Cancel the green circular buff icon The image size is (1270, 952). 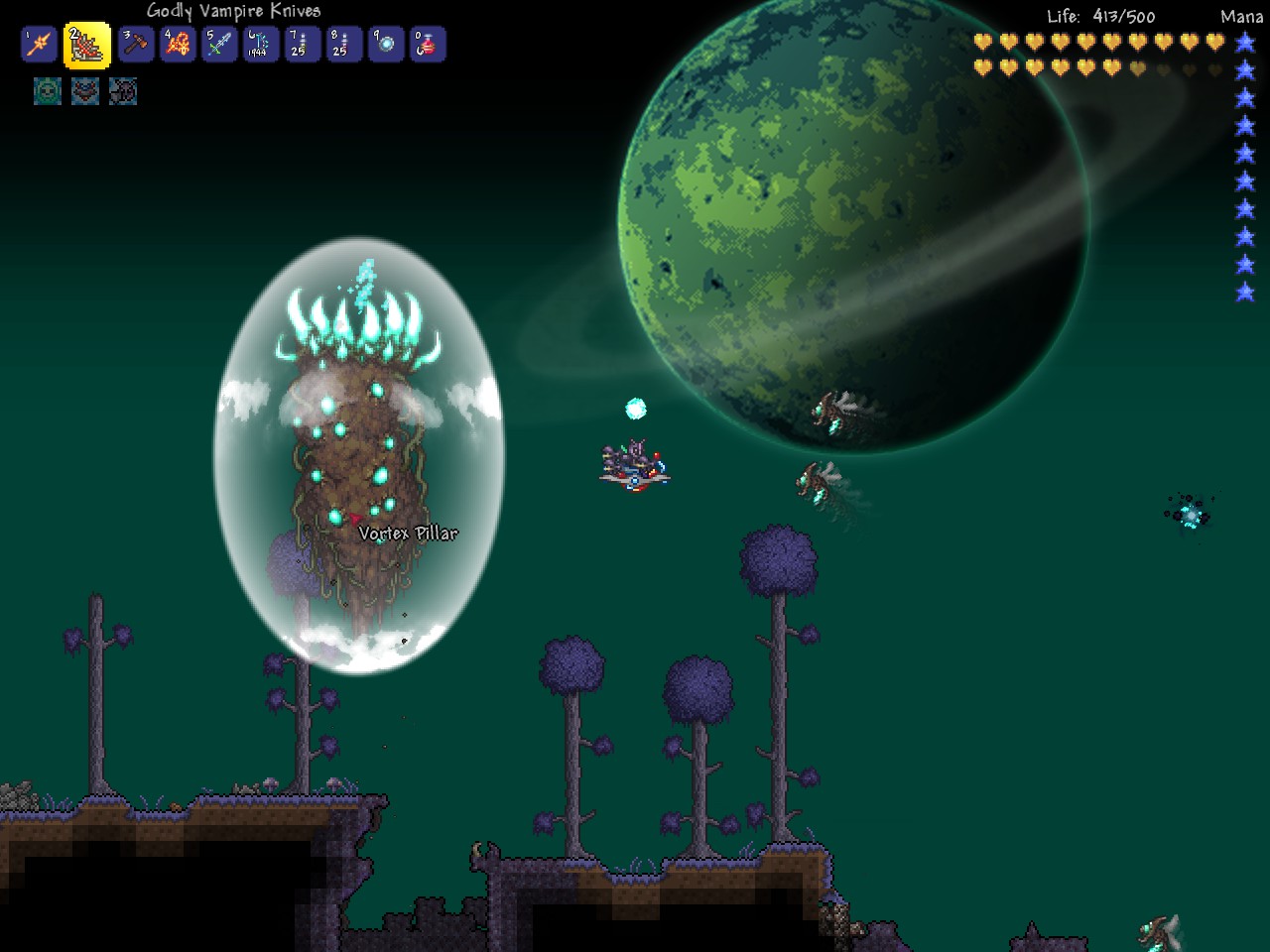tap(46, 92)
